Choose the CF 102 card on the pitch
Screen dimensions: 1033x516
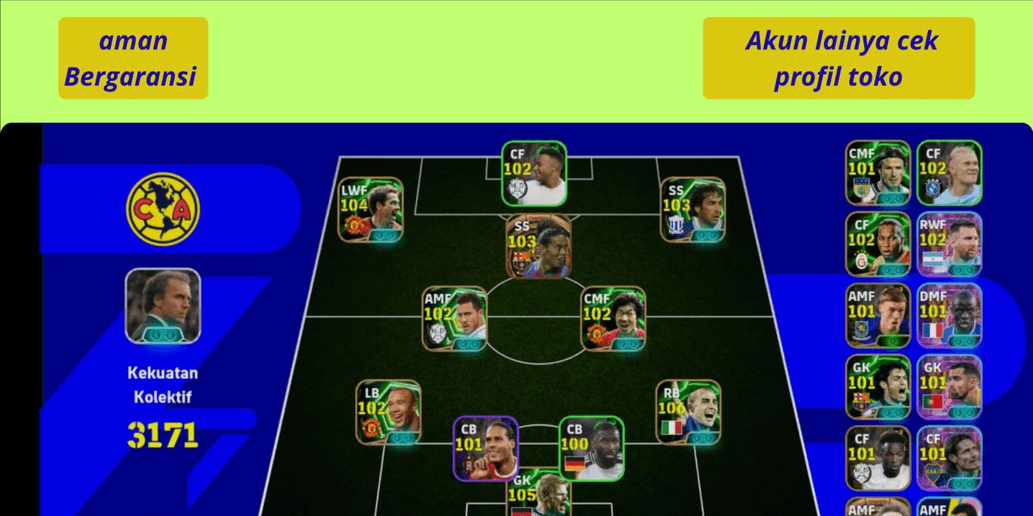534,174
